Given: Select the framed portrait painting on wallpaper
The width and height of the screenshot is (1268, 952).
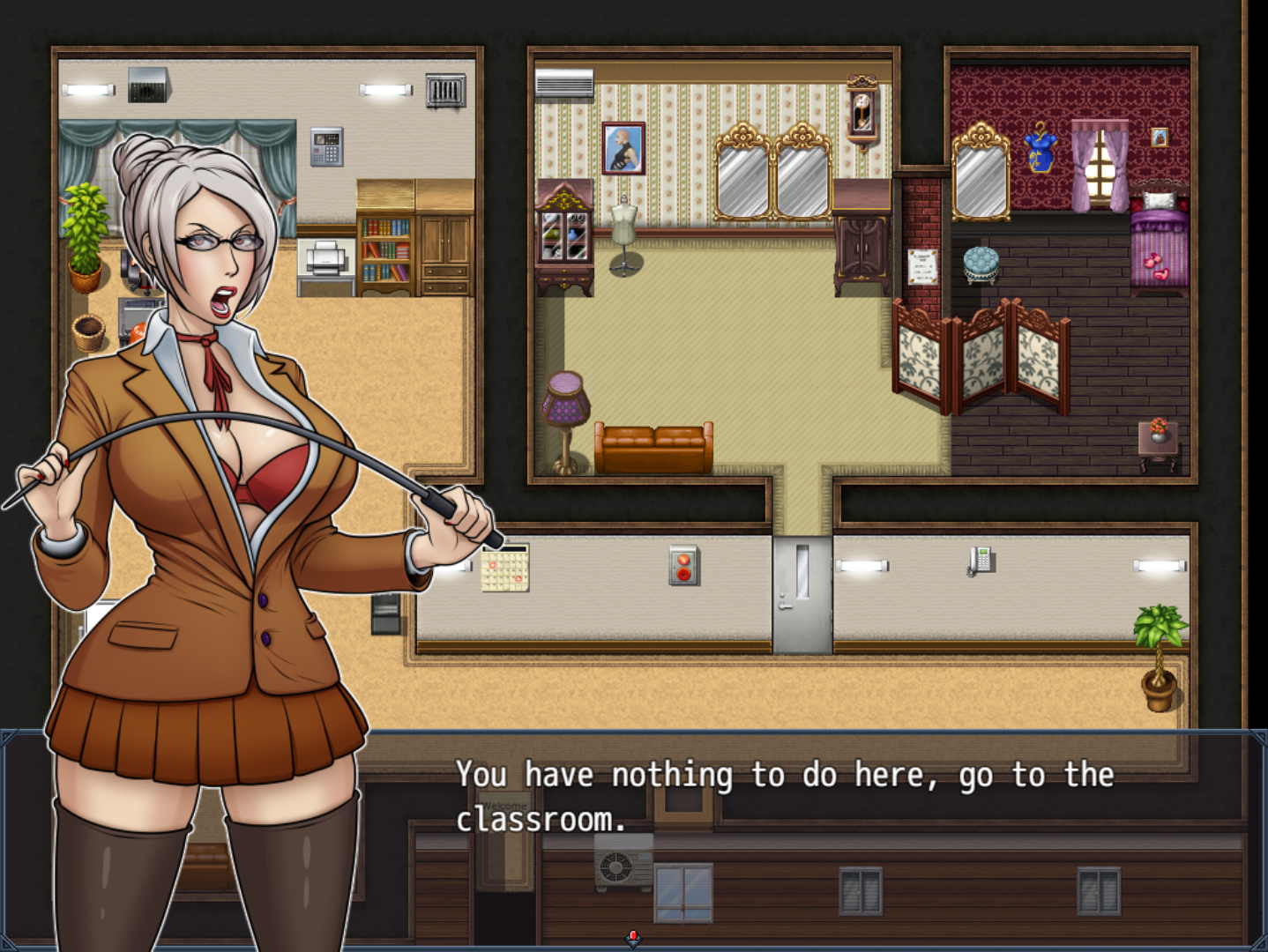Looking at the screenshot, I should [x=622, y=148].
